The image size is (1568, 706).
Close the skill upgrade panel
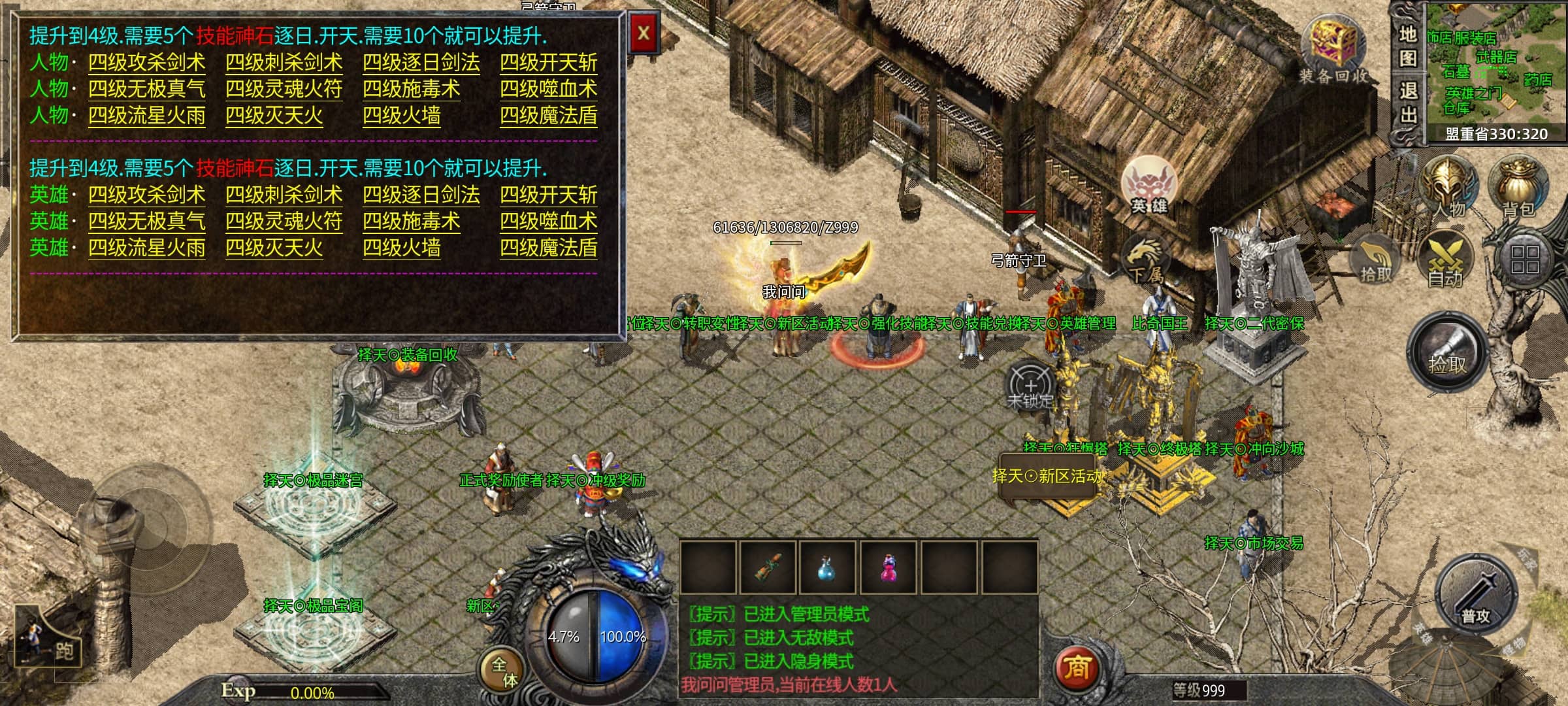point(644,33)
